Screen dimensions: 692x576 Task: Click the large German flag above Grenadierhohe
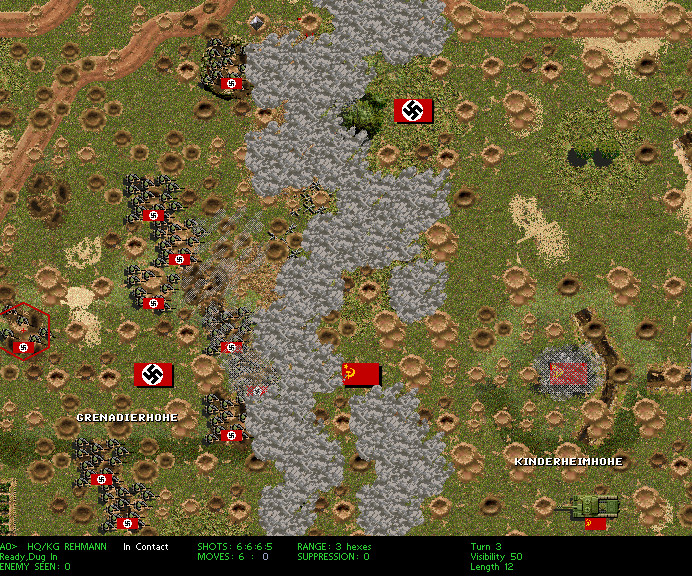(153, 375)
